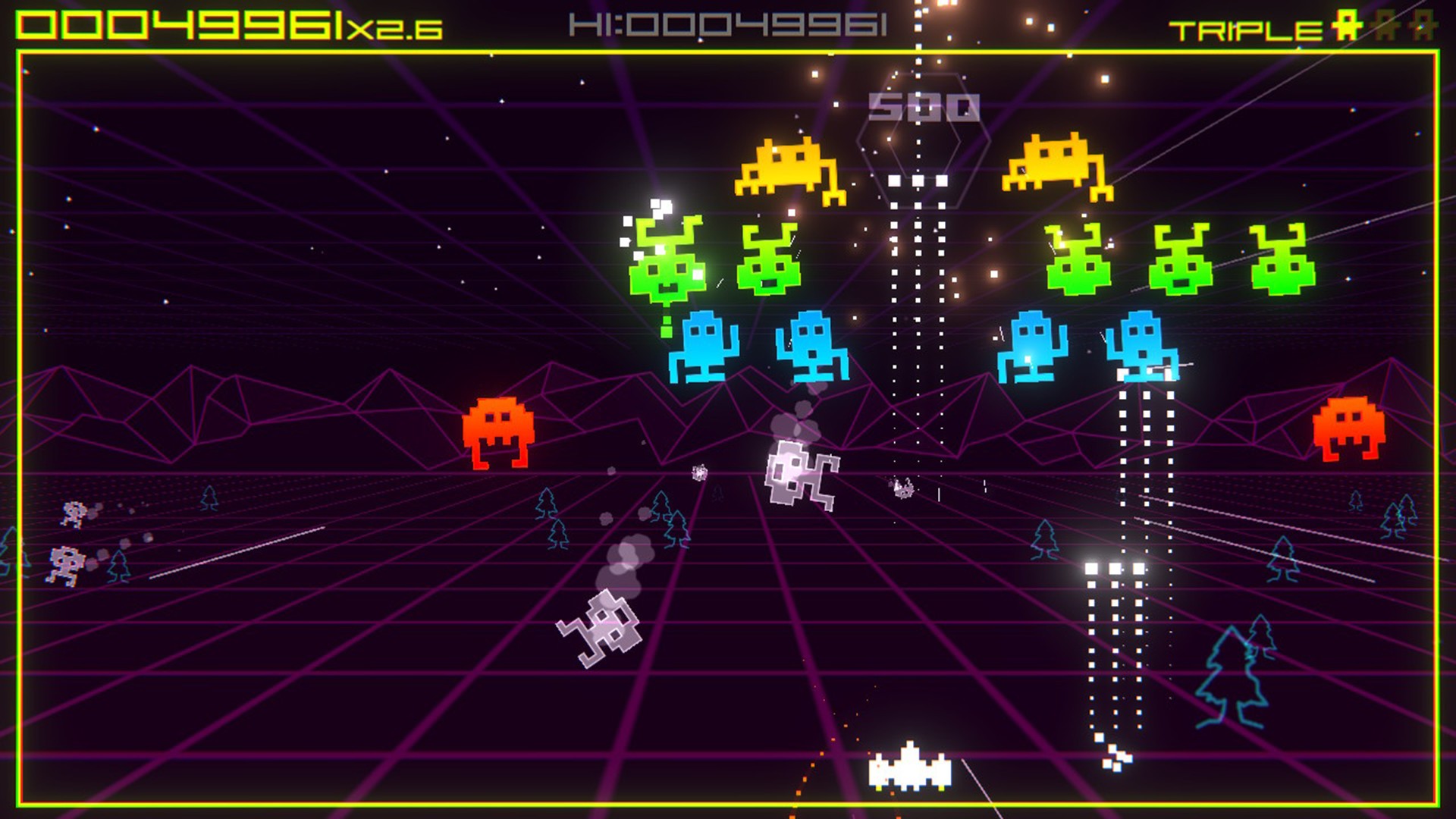The height and width of the screenshot is (819, 1456).
Task: Click the rightmost spare life icon
Action: click(x=1423, y=25)
